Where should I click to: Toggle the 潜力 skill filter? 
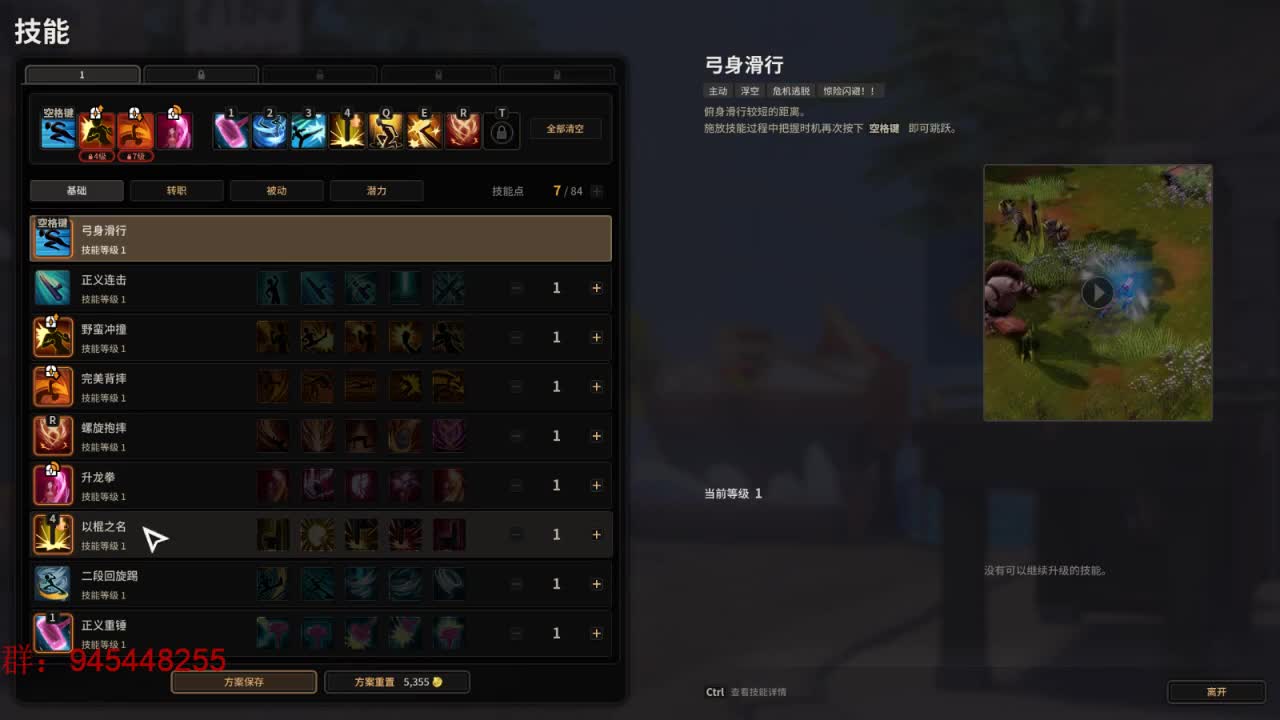click(x=376, y=190)
